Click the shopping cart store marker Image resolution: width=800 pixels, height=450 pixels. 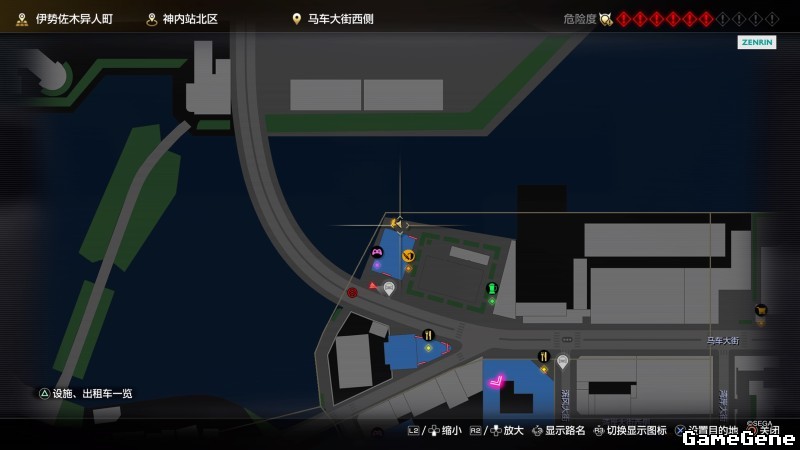point(761,310)
